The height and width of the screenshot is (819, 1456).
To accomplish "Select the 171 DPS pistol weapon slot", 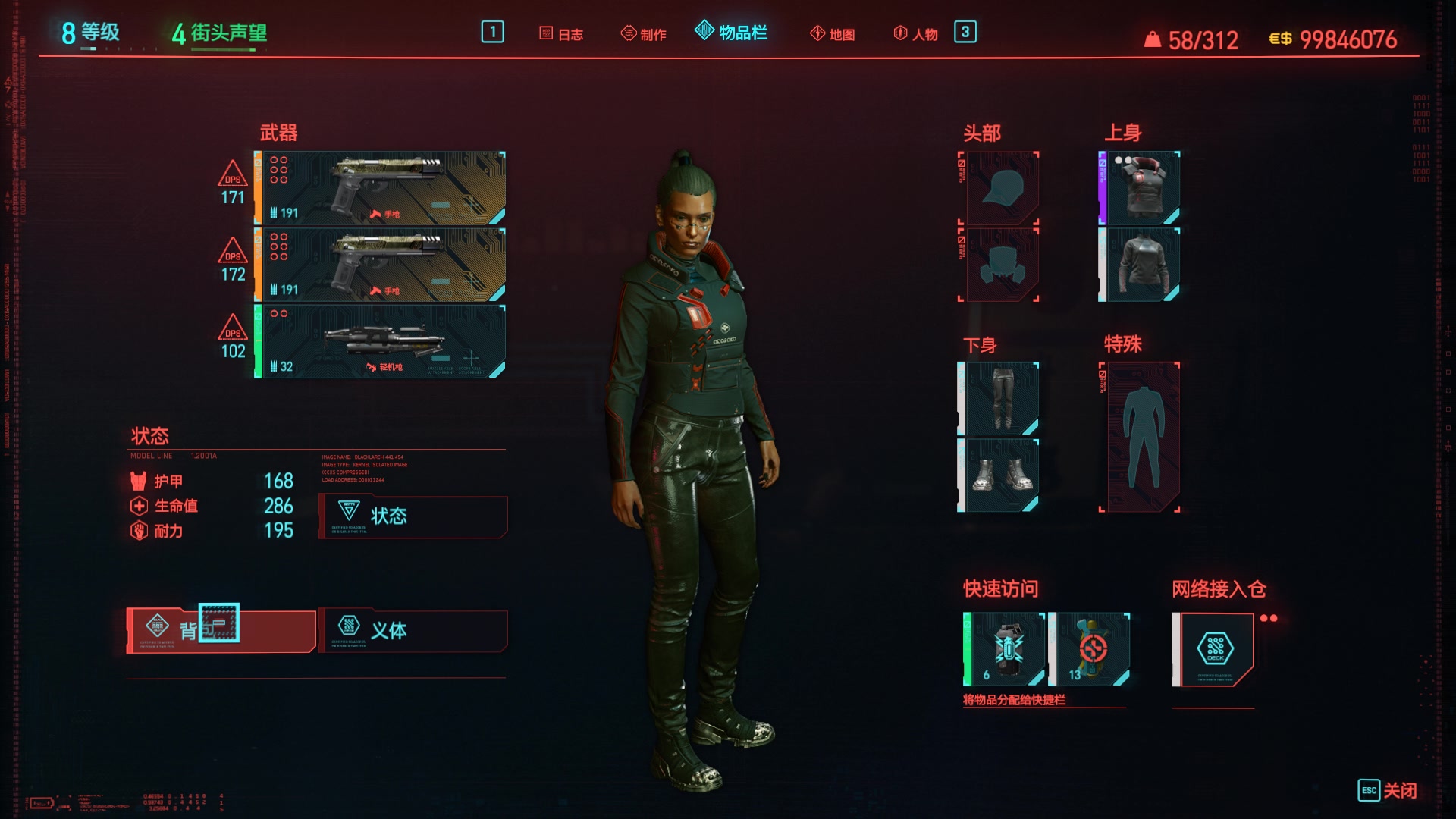I will [x=380, y=188].
